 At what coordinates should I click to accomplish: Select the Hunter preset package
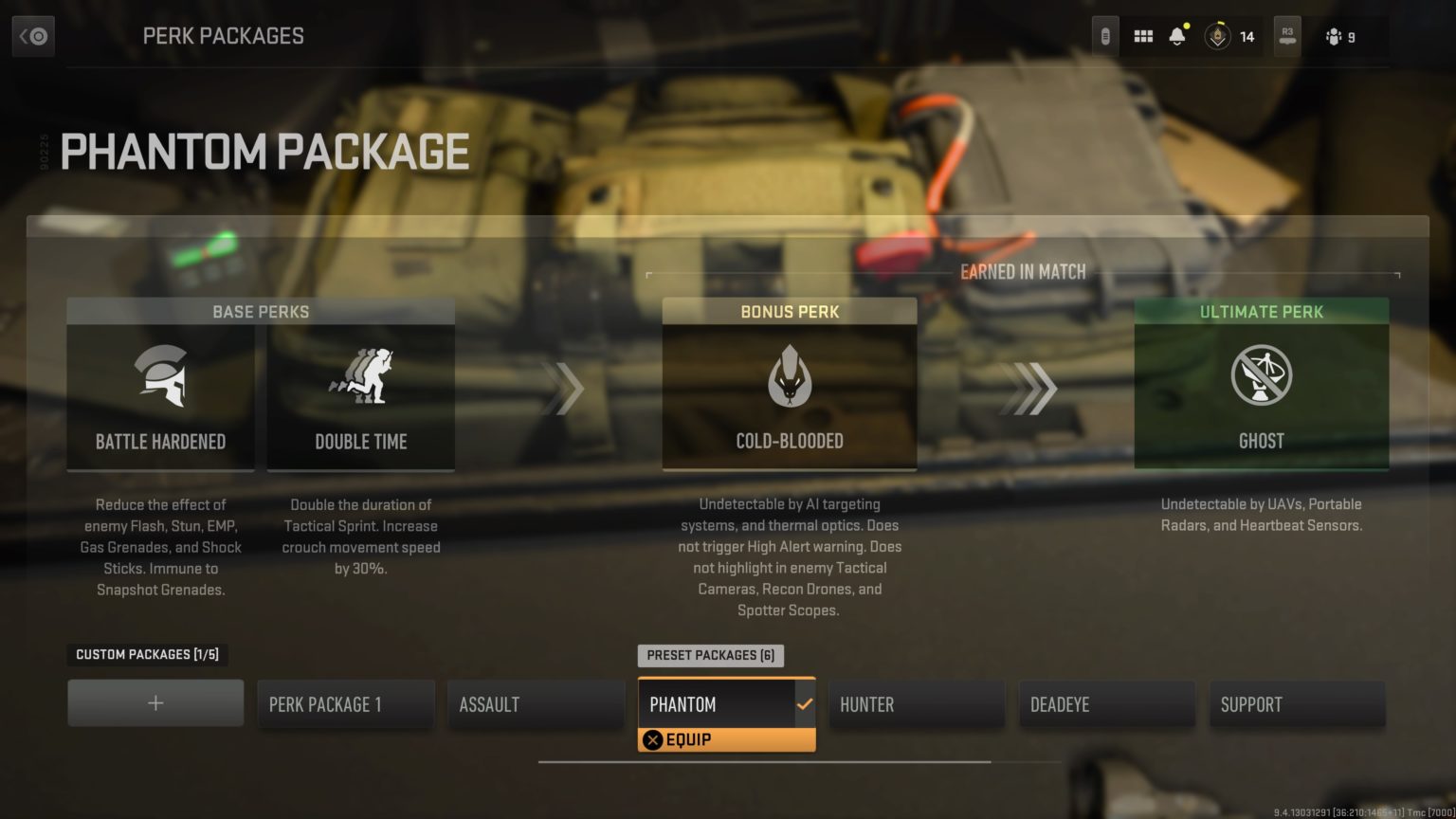916,704
